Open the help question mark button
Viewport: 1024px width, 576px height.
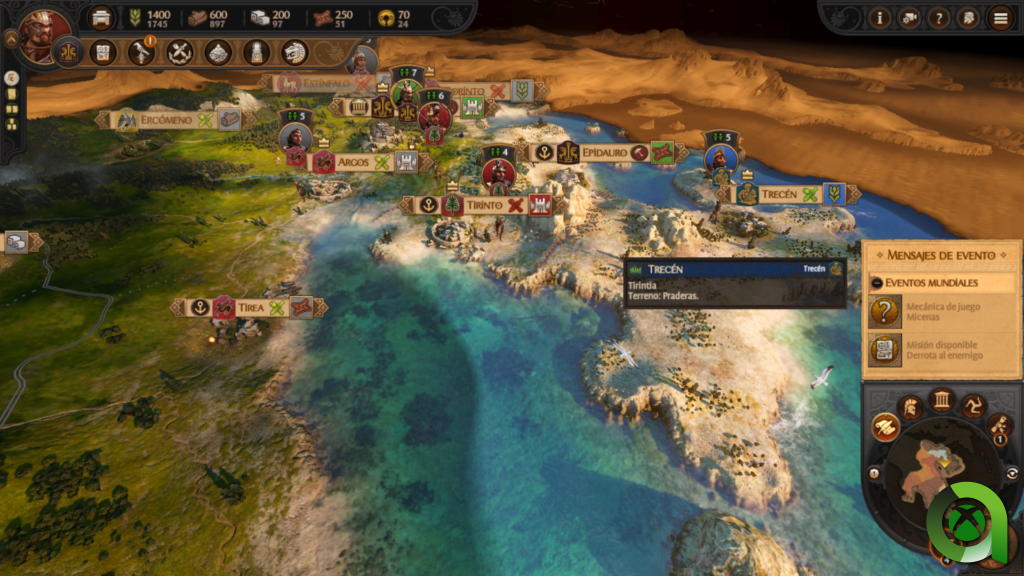coord(938,17)
